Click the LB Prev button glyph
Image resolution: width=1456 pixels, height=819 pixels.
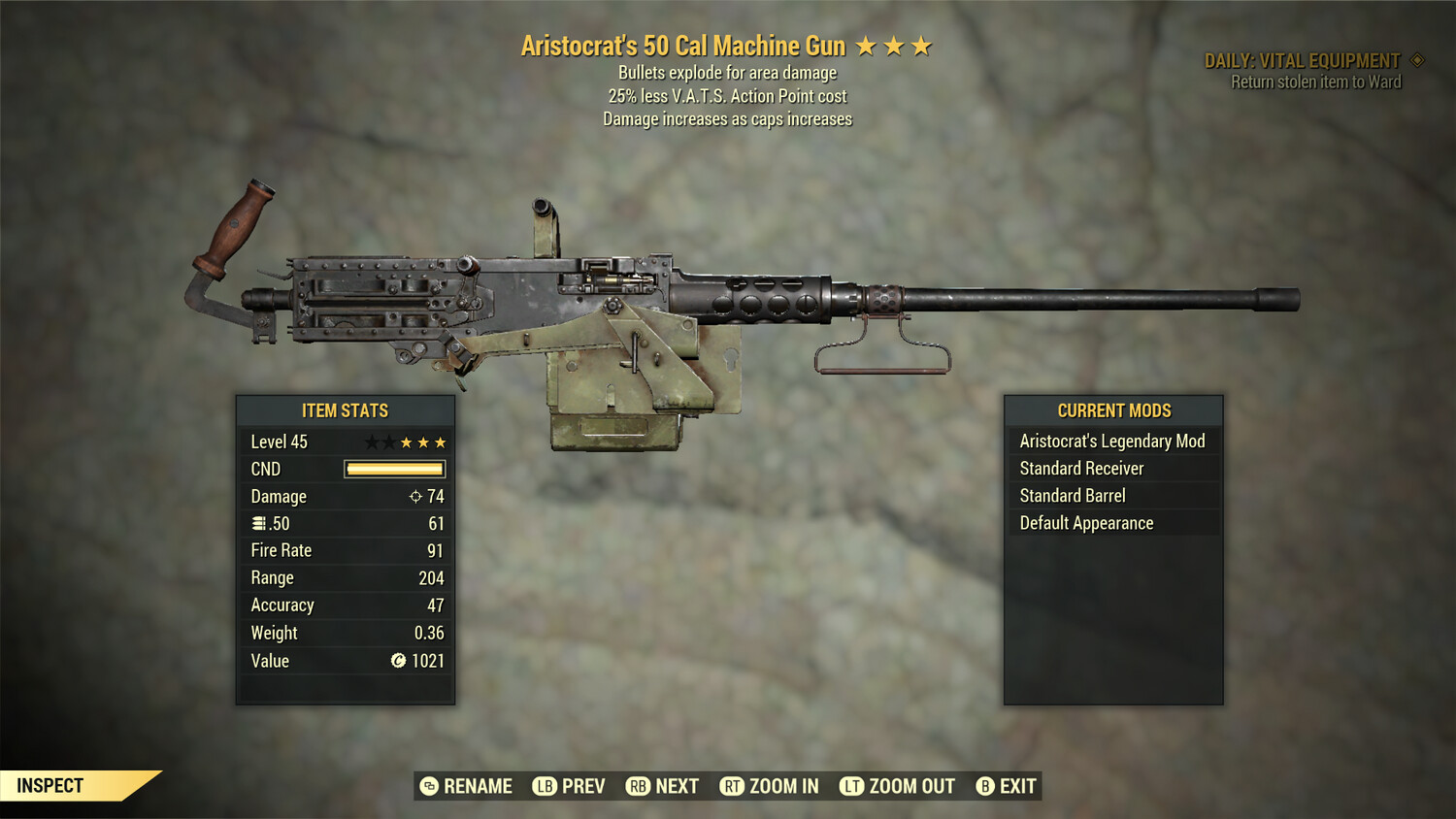tap(545, 786)
